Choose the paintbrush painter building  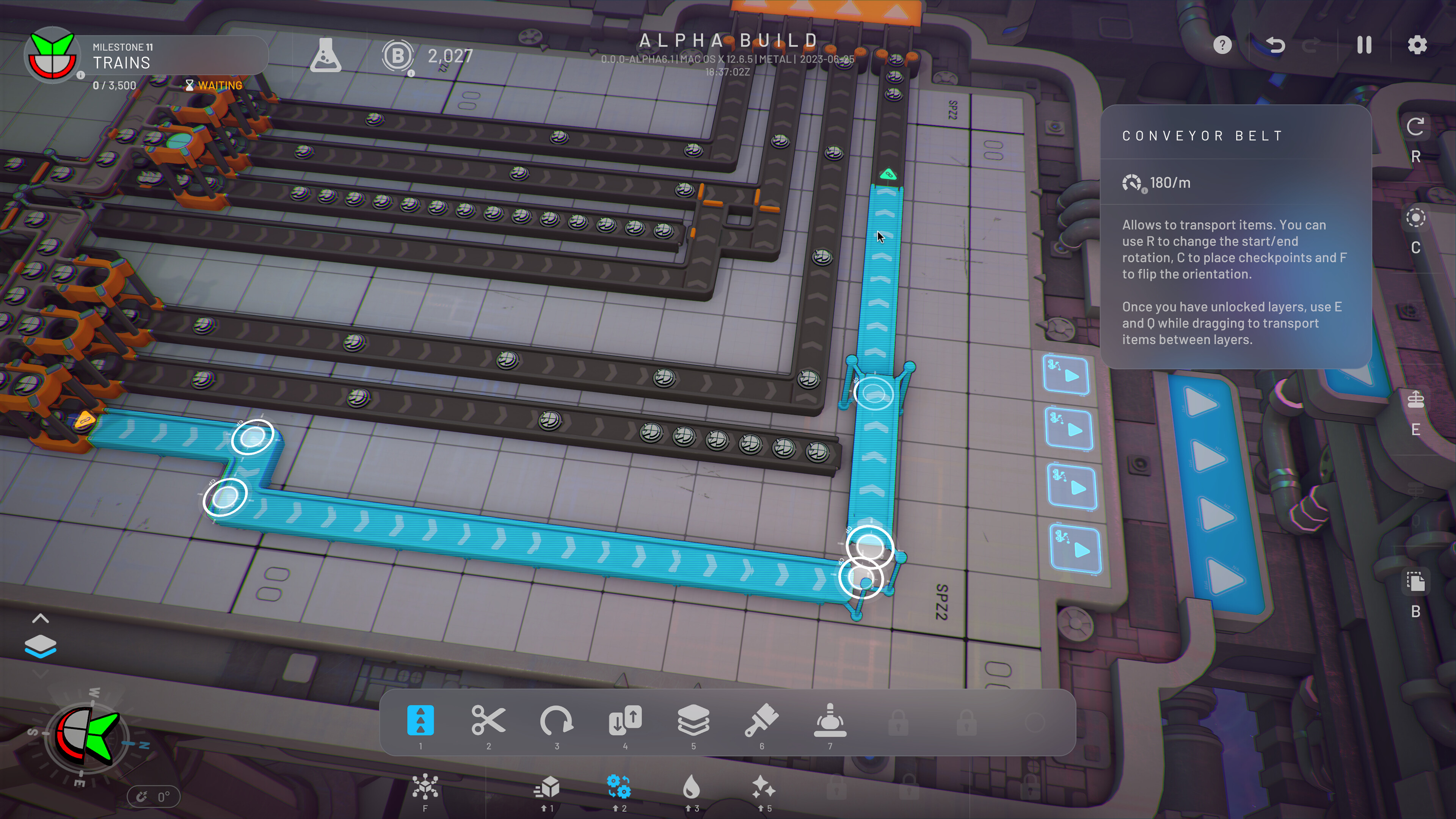(x=762, y=721)
